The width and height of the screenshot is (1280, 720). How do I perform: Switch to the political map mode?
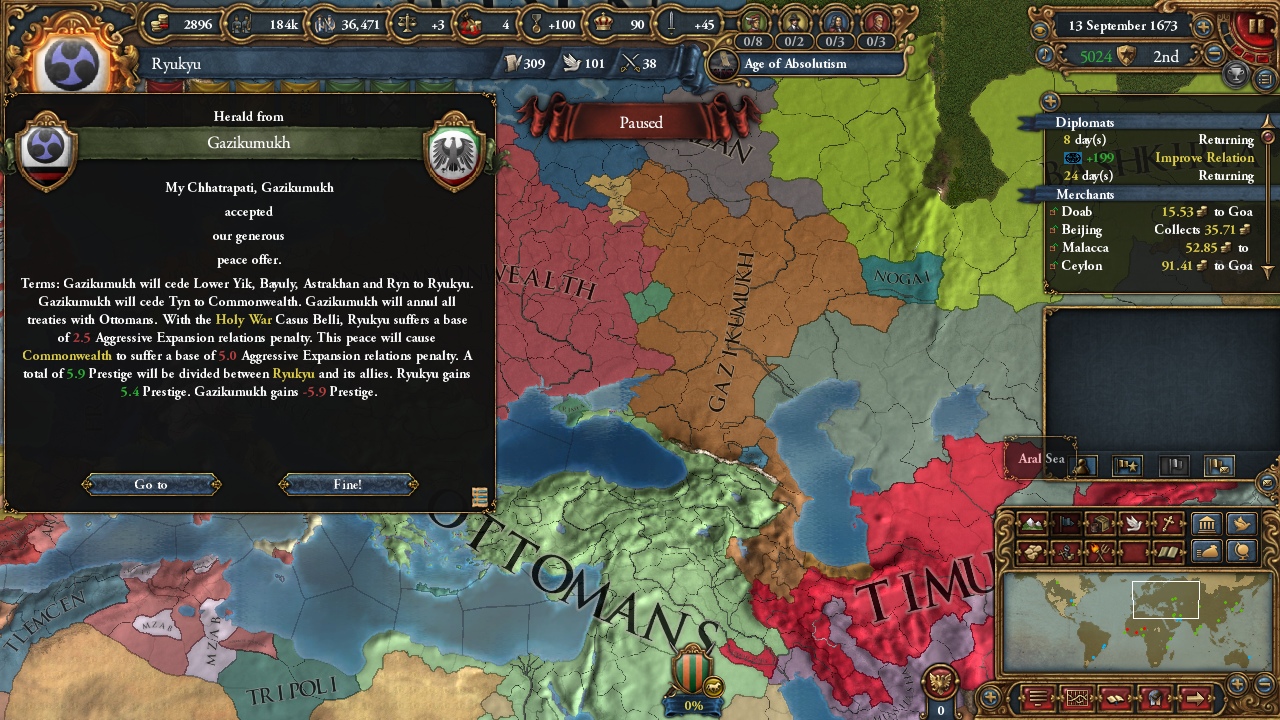point(1065,524)
